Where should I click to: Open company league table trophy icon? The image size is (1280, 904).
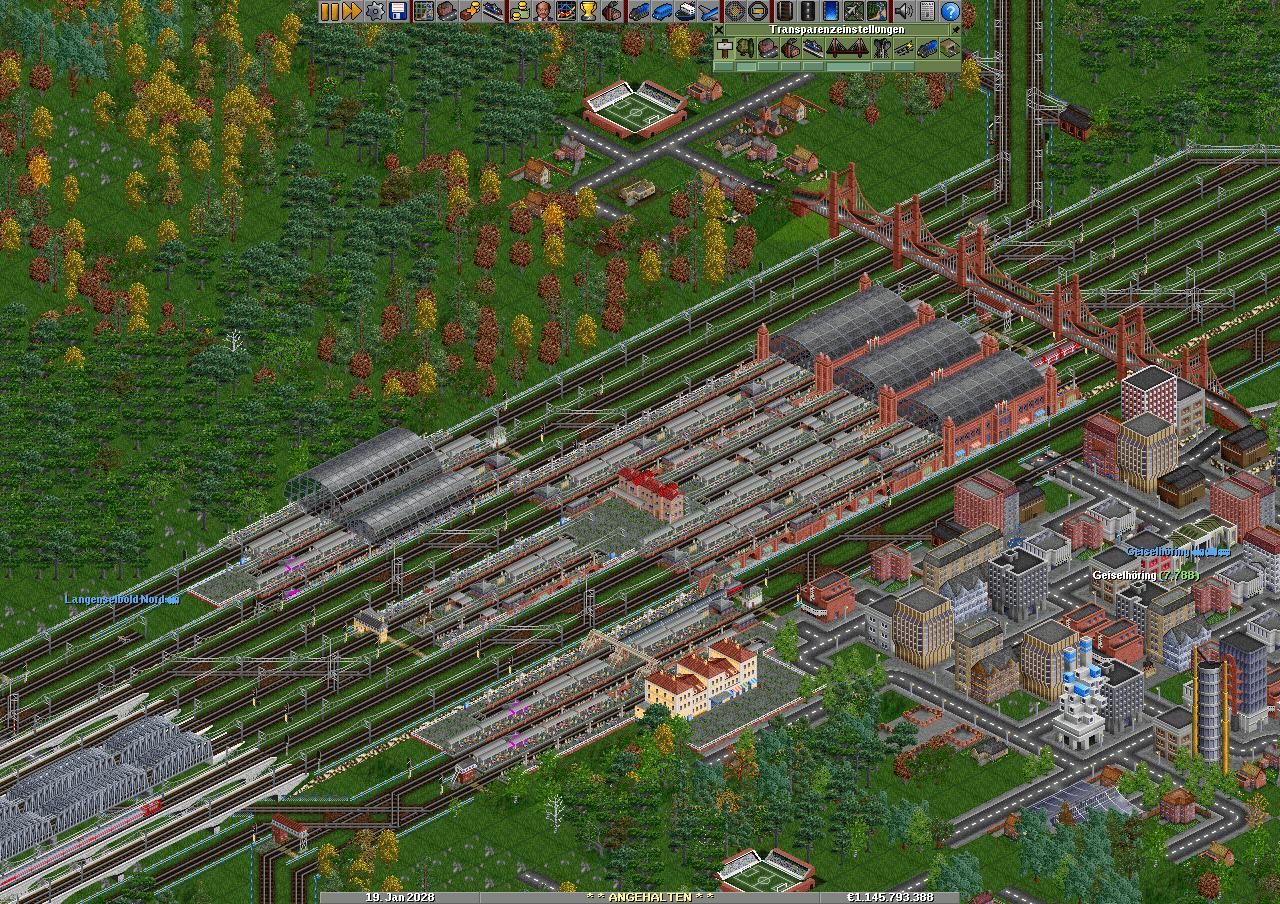[588, 11]
